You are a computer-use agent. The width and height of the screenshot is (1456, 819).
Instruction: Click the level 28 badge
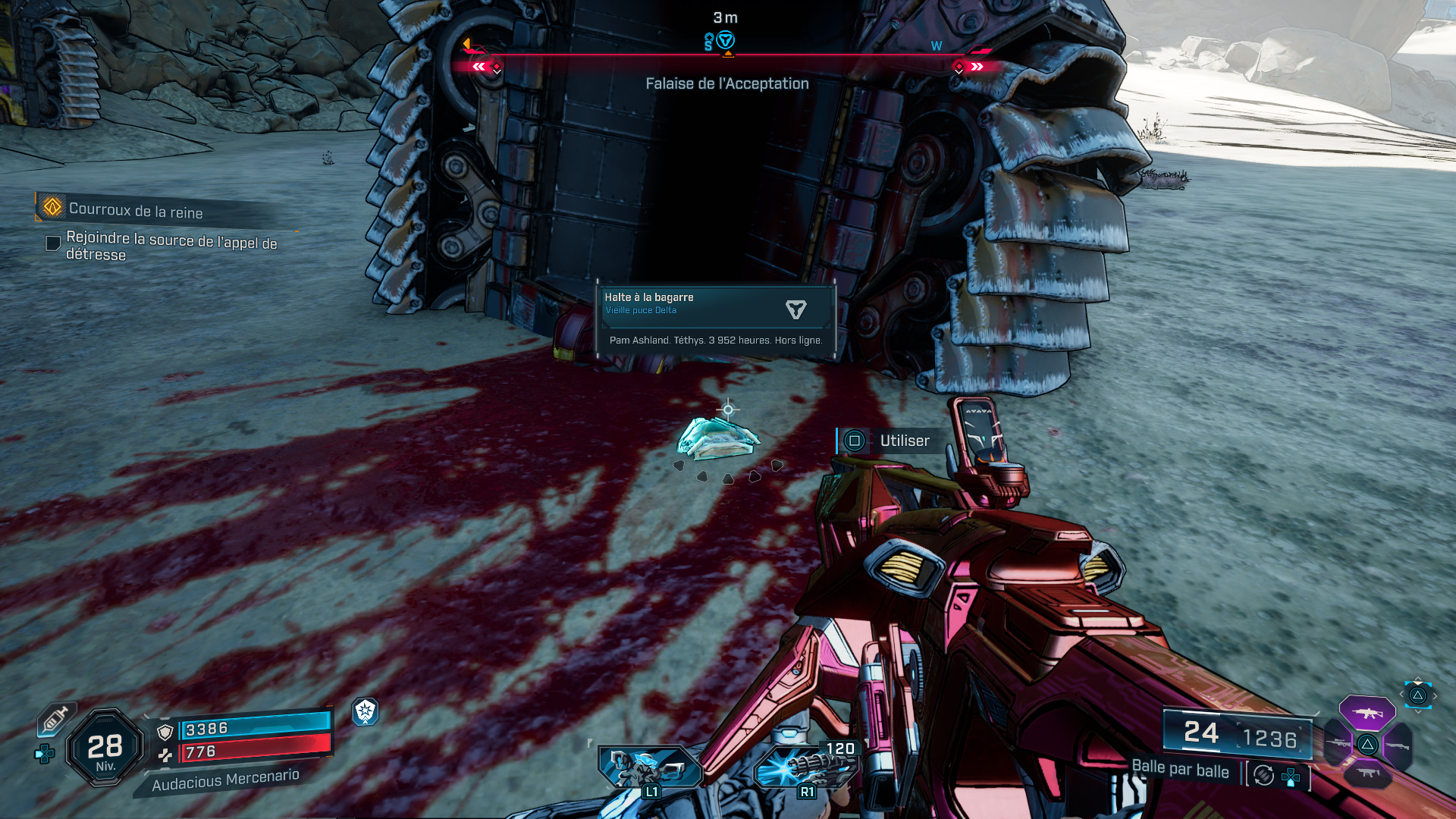[105, 748]
